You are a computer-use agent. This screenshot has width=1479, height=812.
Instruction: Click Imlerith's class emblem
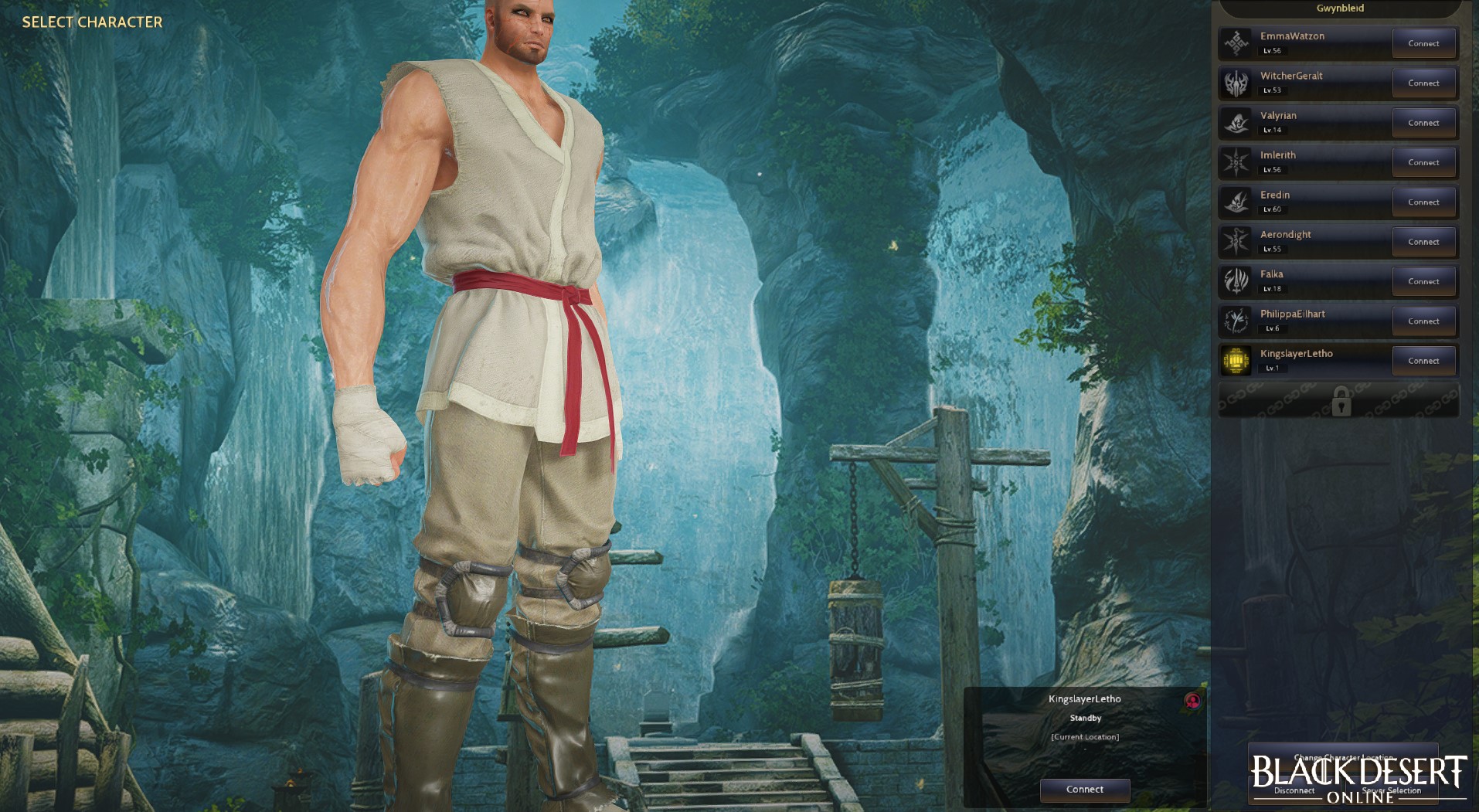(x=1237, y=161)
